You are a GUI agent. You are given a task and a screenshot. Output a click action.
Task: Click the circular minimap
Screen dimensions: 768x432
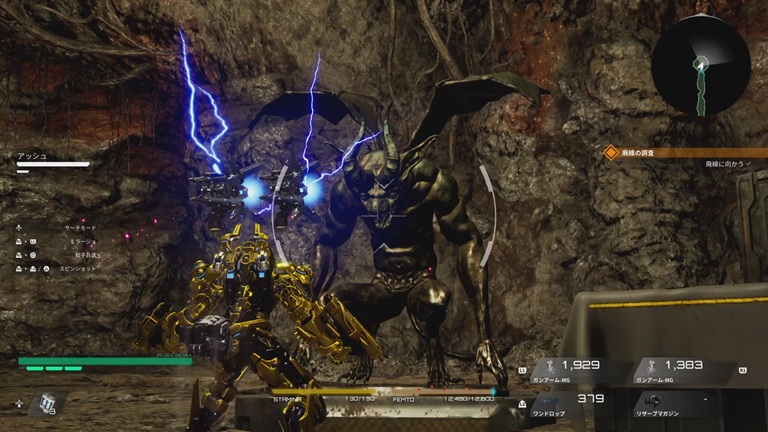(701, 65)
